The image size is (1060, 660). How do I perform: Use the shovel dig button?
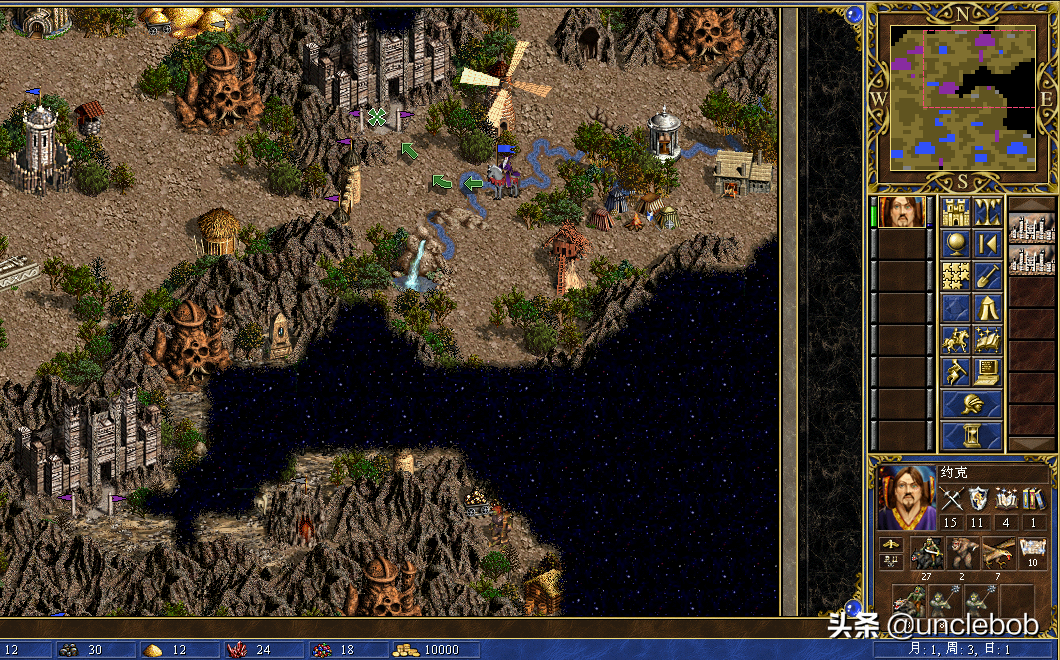988,276
